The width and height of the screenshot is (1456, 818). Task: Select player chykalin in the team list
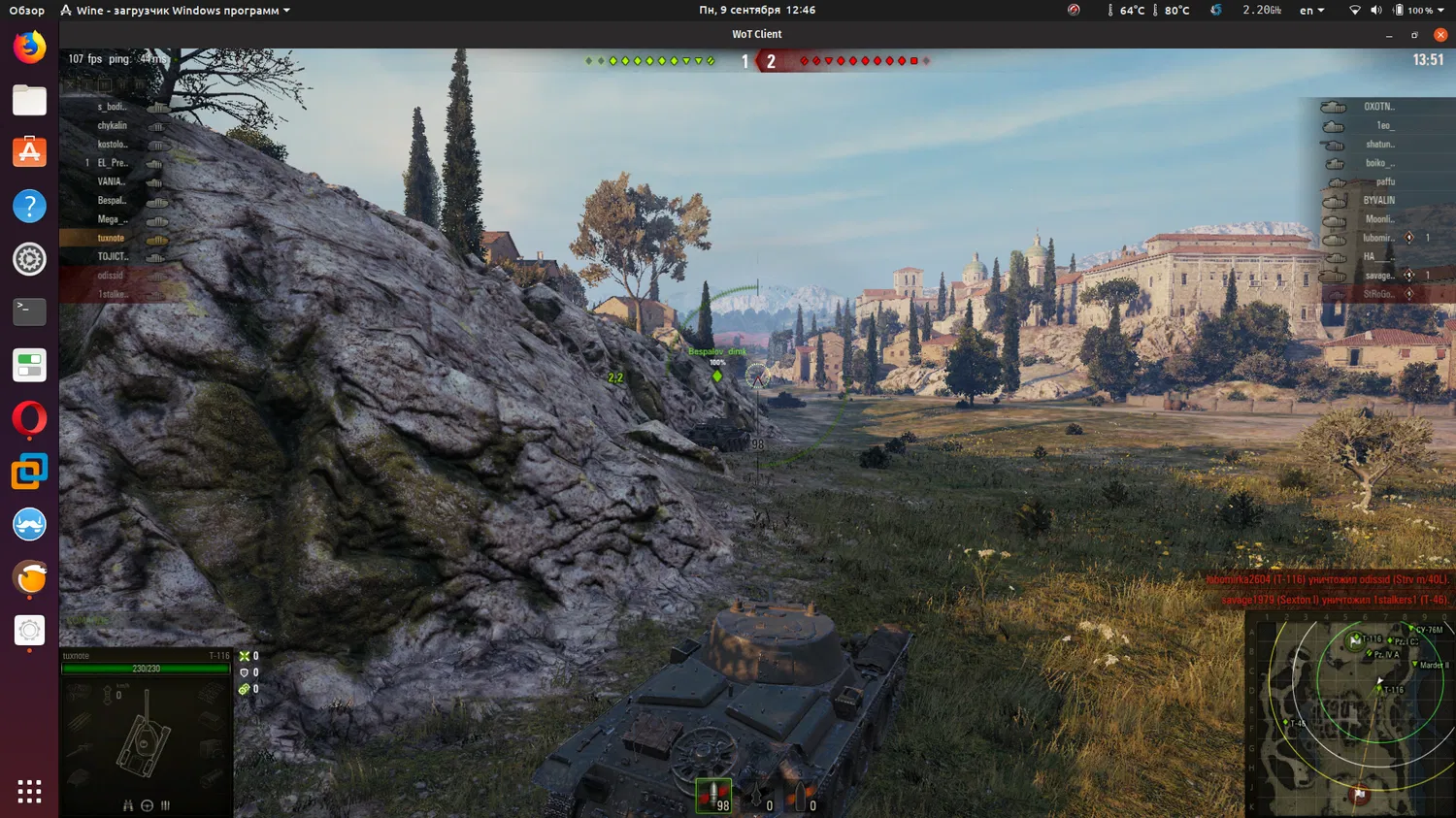[x=113, y=125]
